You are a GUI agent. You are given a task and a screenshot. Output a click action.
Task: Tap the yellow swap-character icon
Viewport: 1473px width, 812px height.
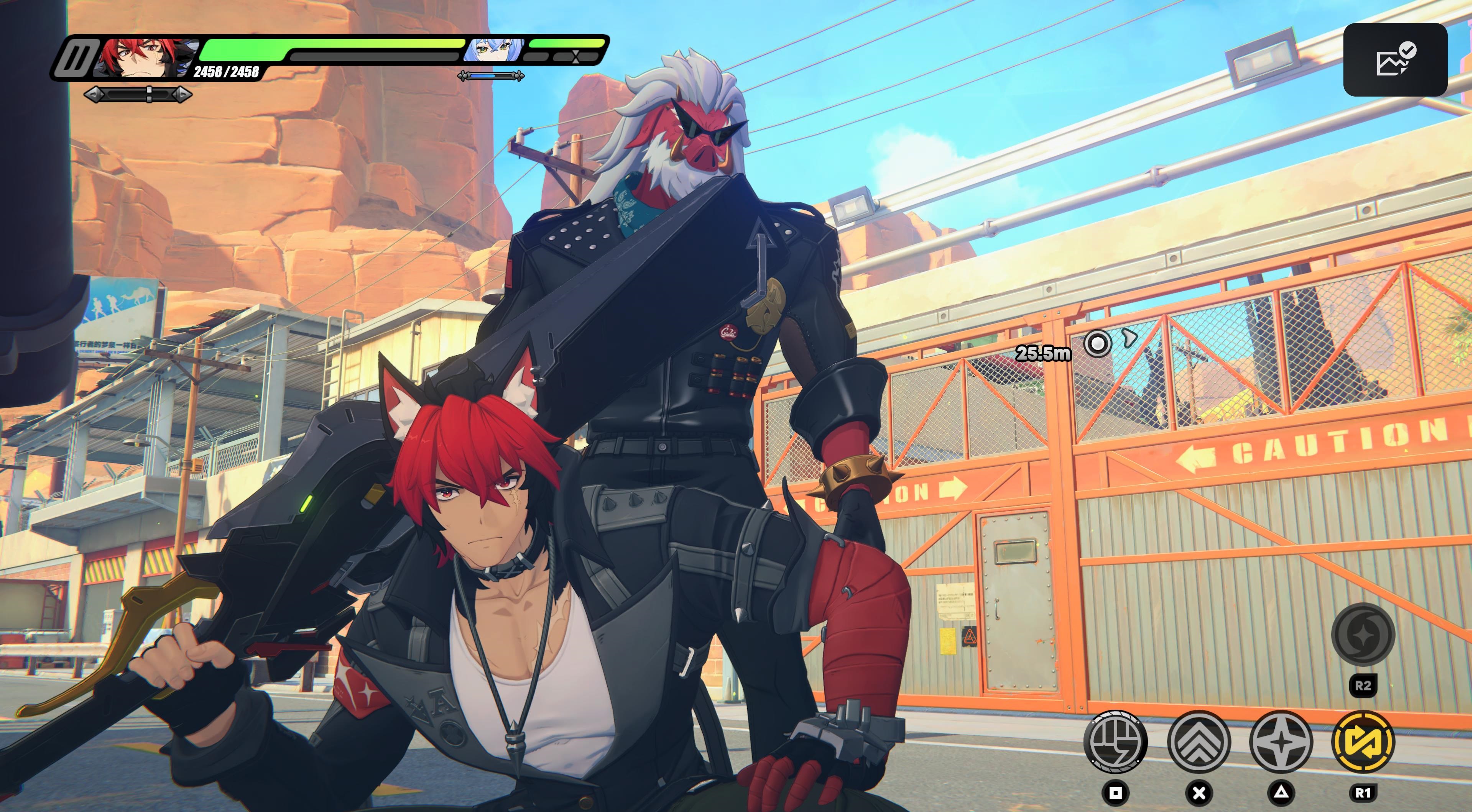point(1363,741)
